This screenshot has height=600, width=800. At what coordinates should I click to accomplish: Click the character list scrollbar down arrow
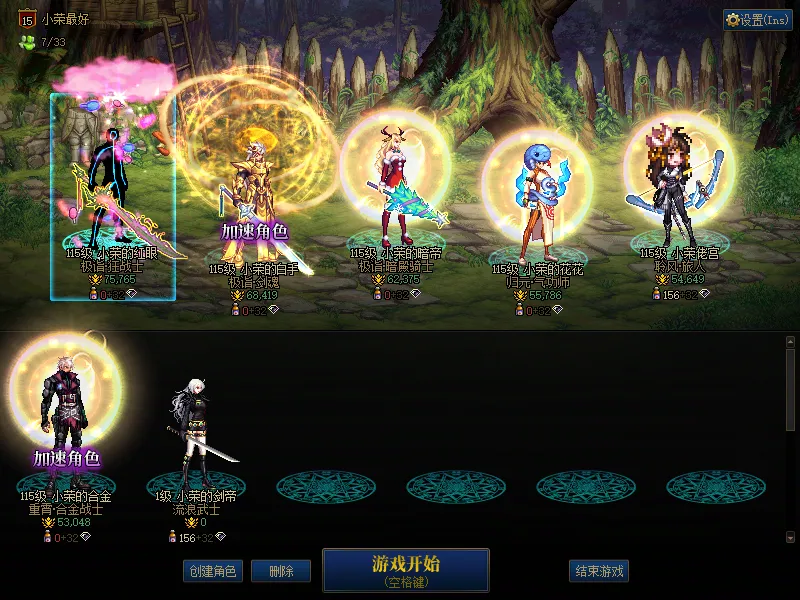coord(790,536)
